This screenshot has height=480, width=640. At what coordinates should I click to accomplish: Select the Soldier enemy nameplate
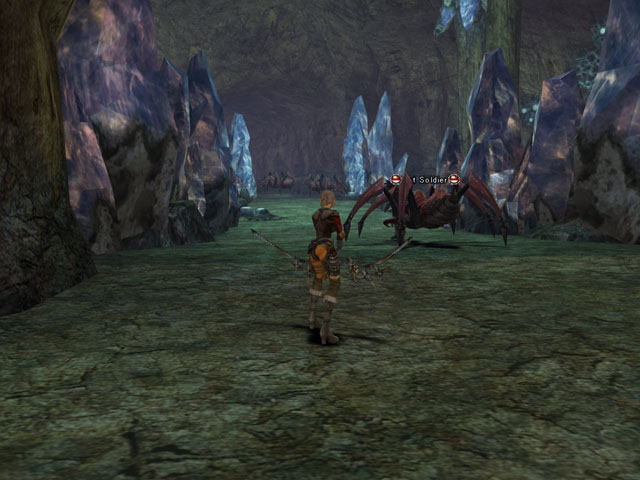click(425, 179)
